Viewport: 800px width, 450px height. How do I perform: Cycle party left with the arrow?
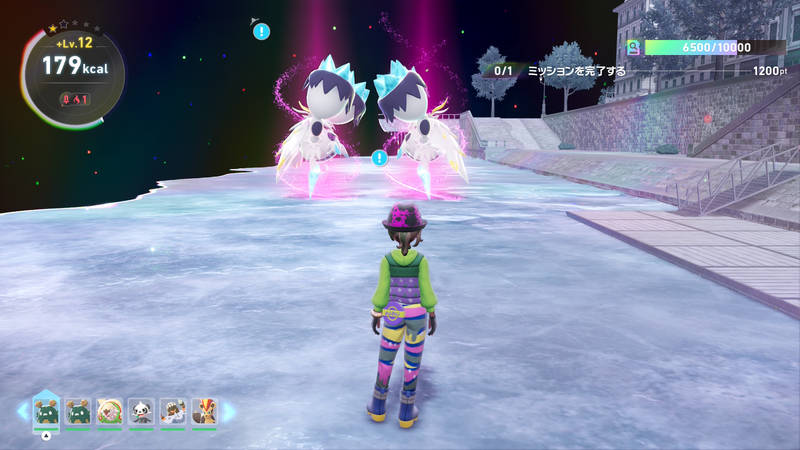(x=22, y=411)
